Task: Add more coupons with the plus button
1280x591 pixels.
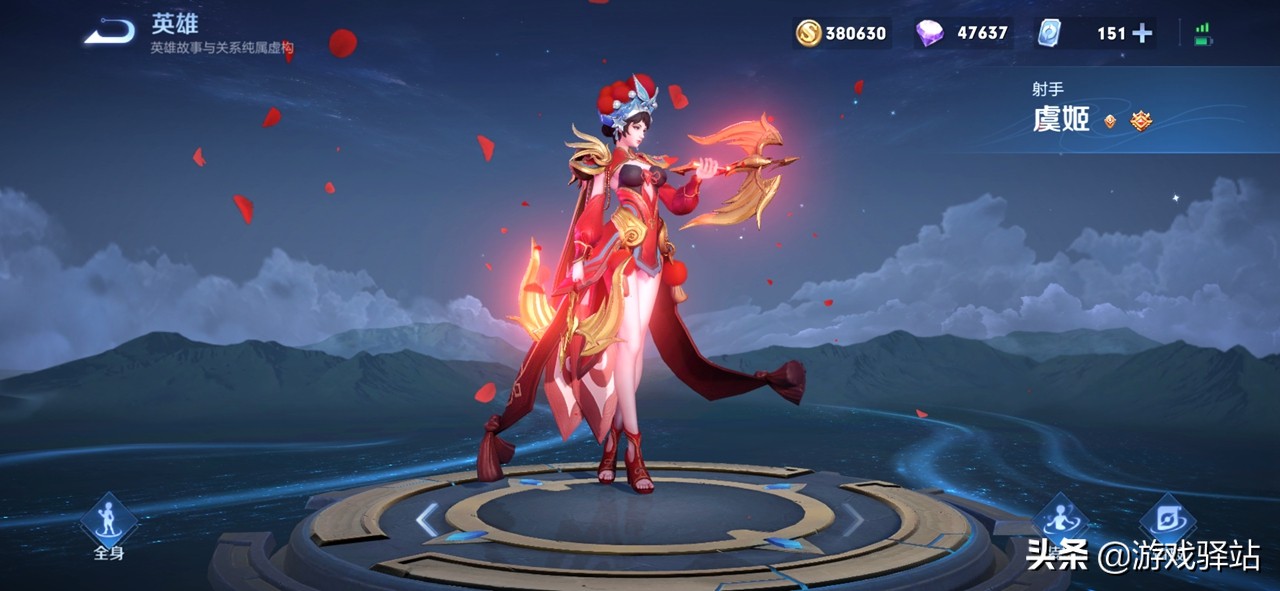Action: tap(1142, 33)
